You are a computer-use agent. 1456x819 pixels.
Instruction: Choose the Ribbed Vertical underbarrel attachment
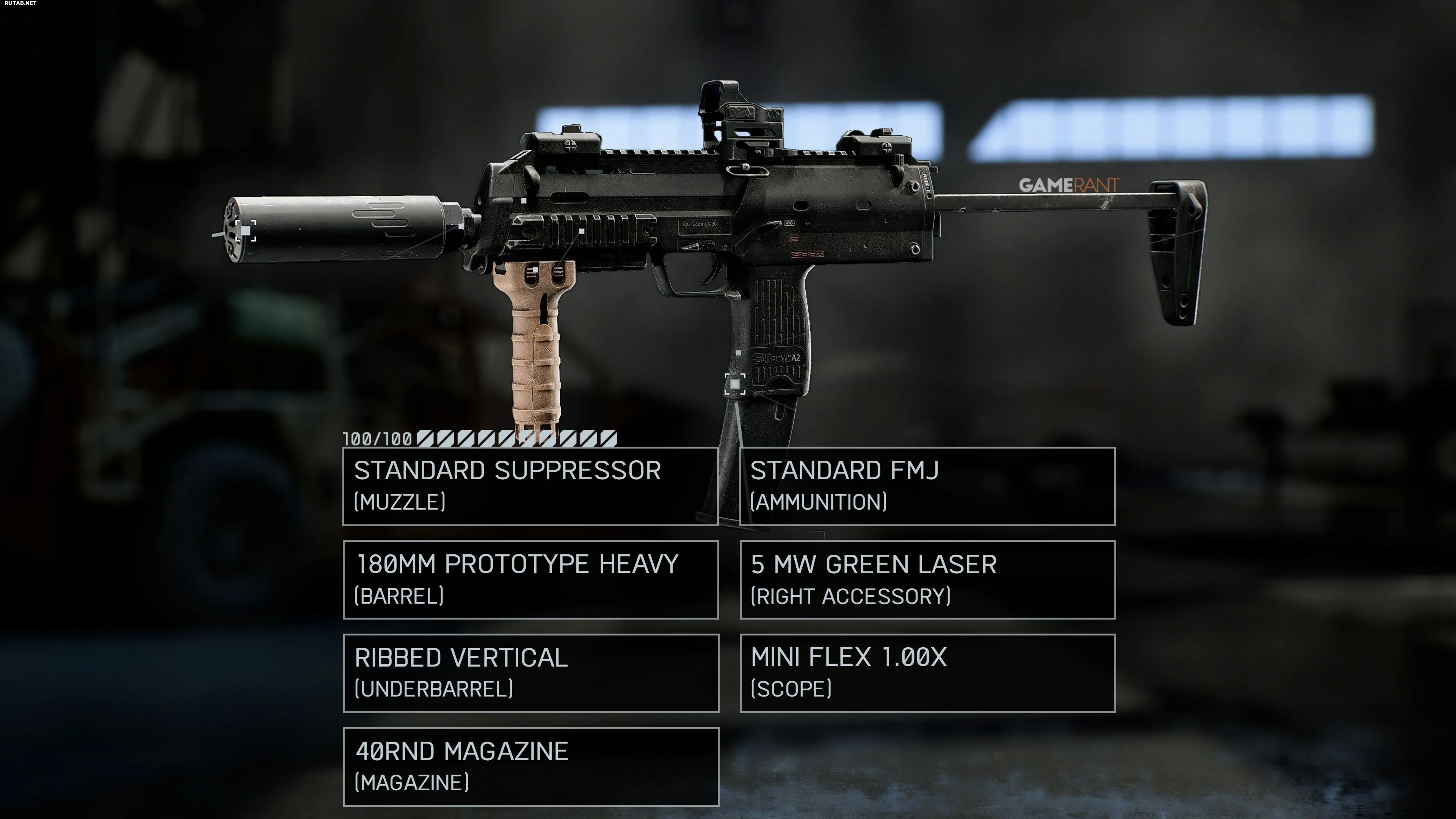pos(530,673)
